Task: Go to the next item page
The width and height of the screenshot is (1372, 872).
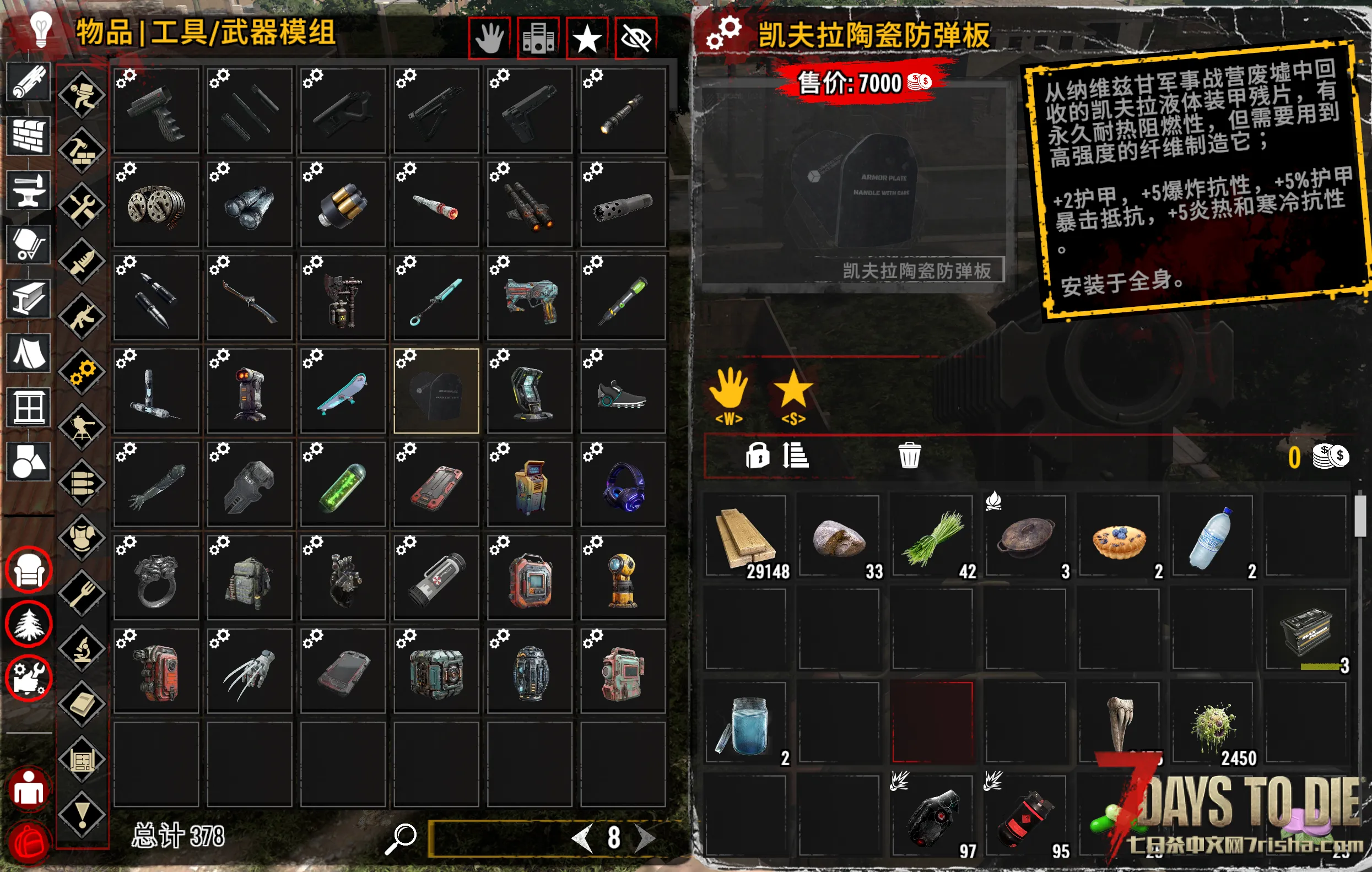Action: point(645,838)
